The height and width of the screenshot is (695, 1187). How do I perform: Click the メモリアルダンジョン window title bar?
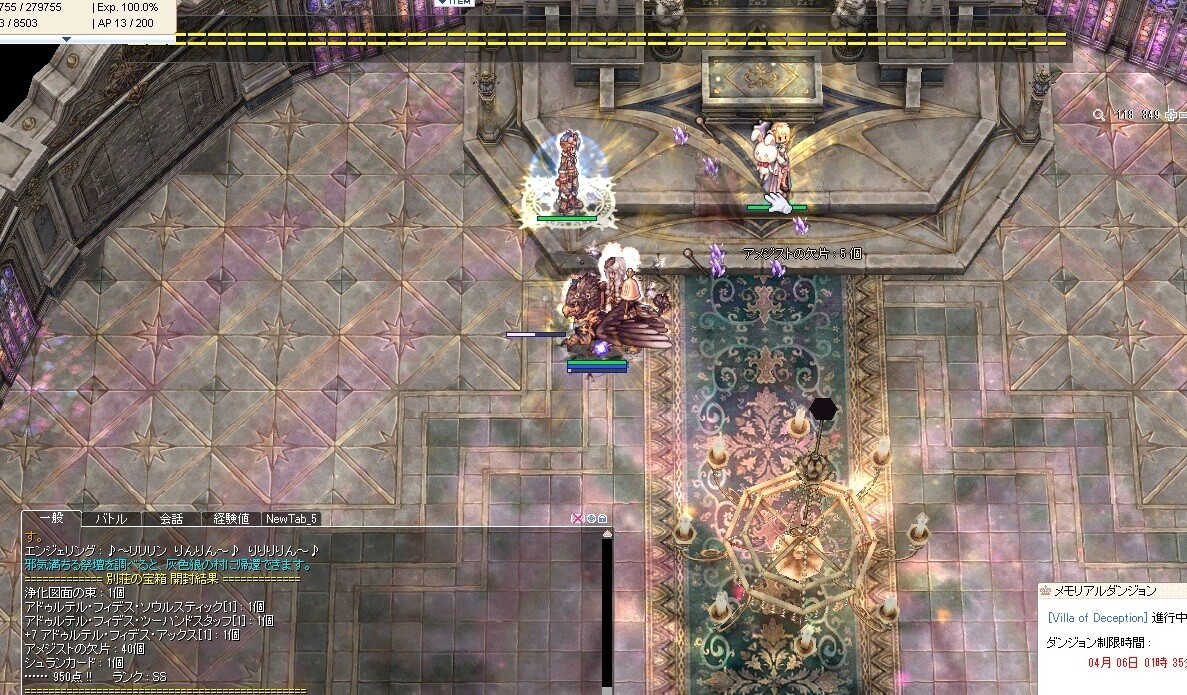tap(1110, 591)
